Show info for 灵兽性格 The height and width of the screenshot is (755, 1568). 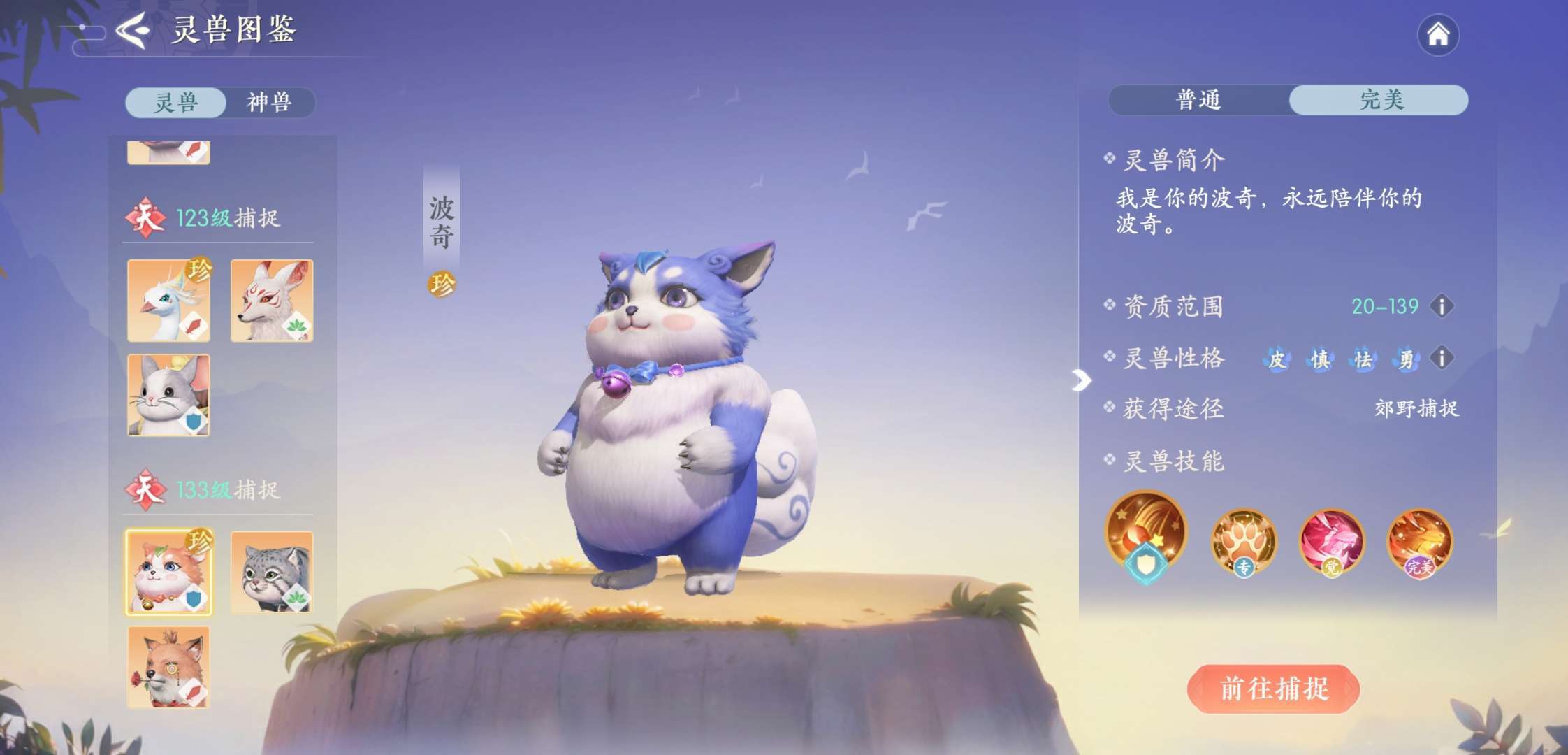pyautogui.click(x=1442, y=359)
